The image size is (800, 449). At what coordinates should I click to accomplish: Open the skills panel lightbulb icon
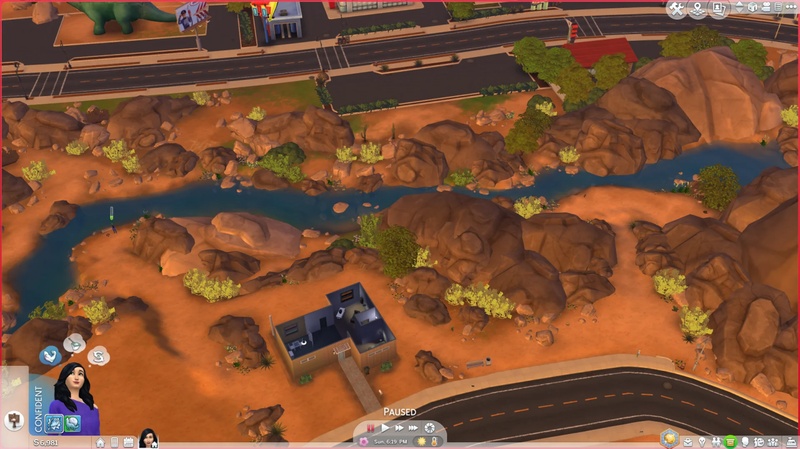tap(700, 441)
